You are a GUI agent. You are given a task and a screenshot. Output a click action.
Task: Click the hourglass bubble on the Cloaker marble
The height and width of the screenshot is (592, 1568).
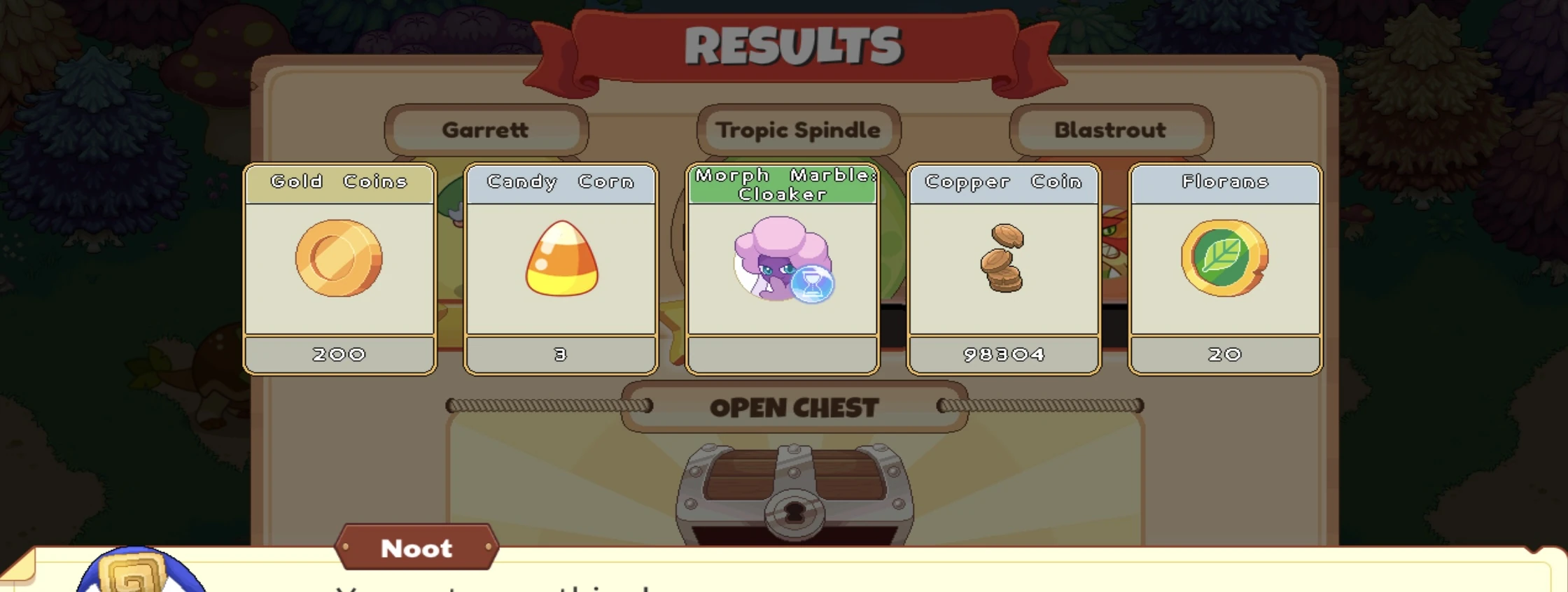click(812, 283)
